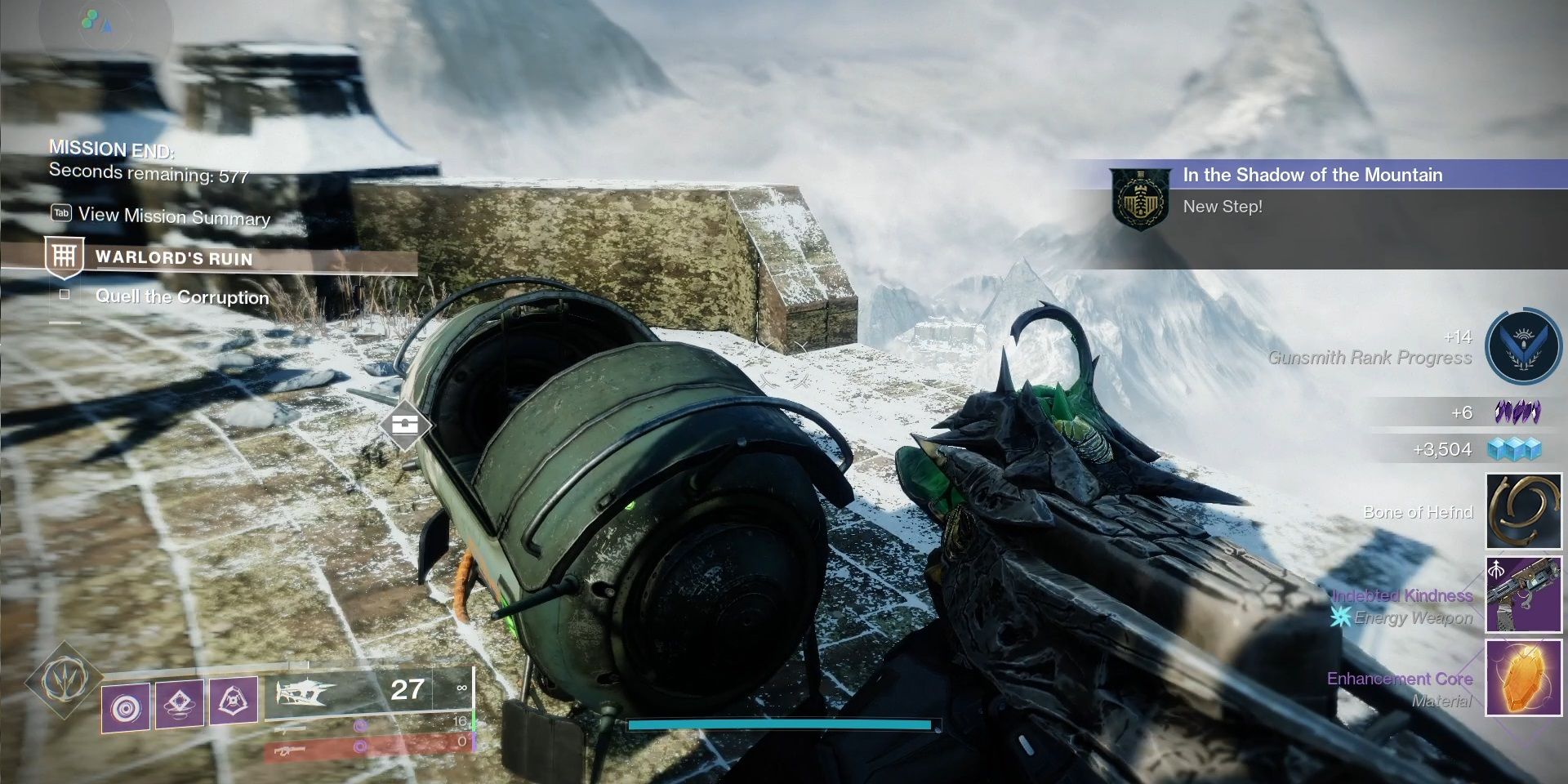Activate the middle purple ability icon
This screenshot has height=784, width=1568.
(x=179, y=702)
